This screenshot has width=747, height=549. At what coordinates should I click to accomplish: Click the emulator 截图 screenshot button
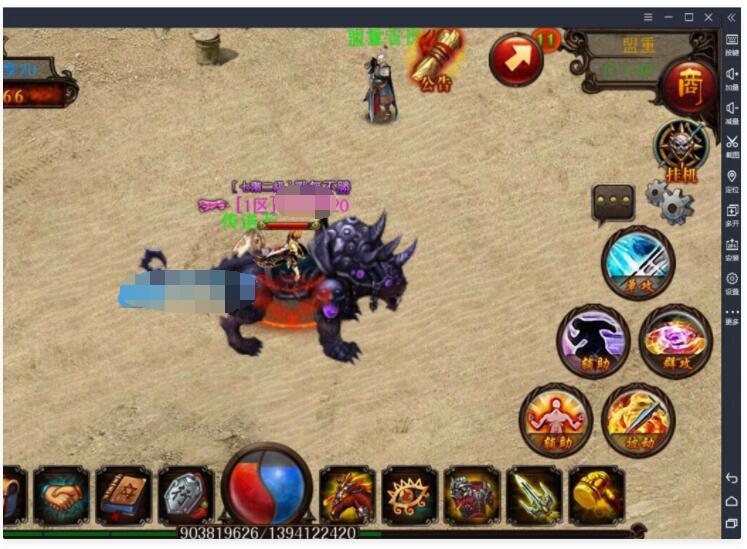732,147
